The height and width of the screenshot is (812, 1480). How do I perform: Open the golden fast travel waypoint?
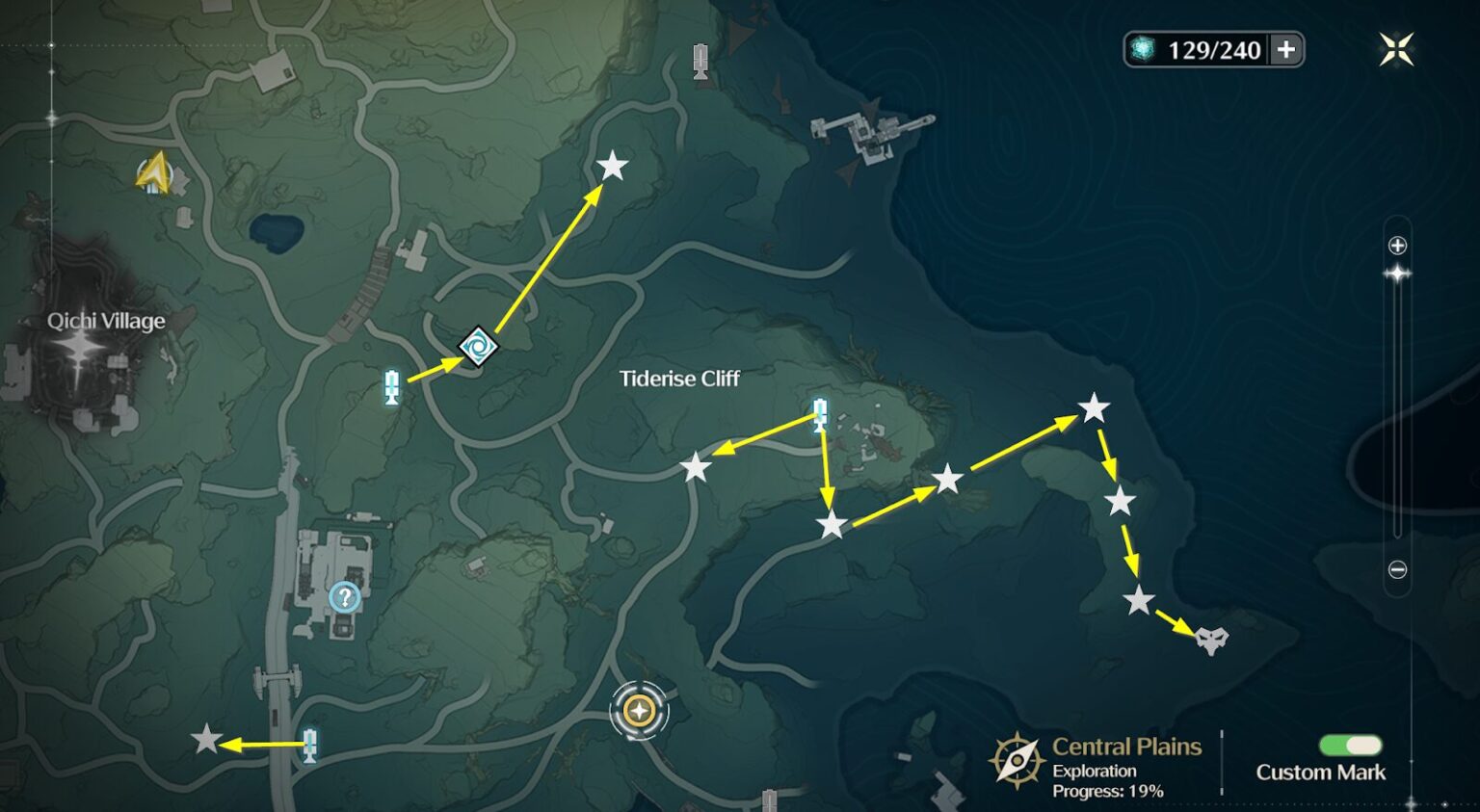click(x=639, y=713)
